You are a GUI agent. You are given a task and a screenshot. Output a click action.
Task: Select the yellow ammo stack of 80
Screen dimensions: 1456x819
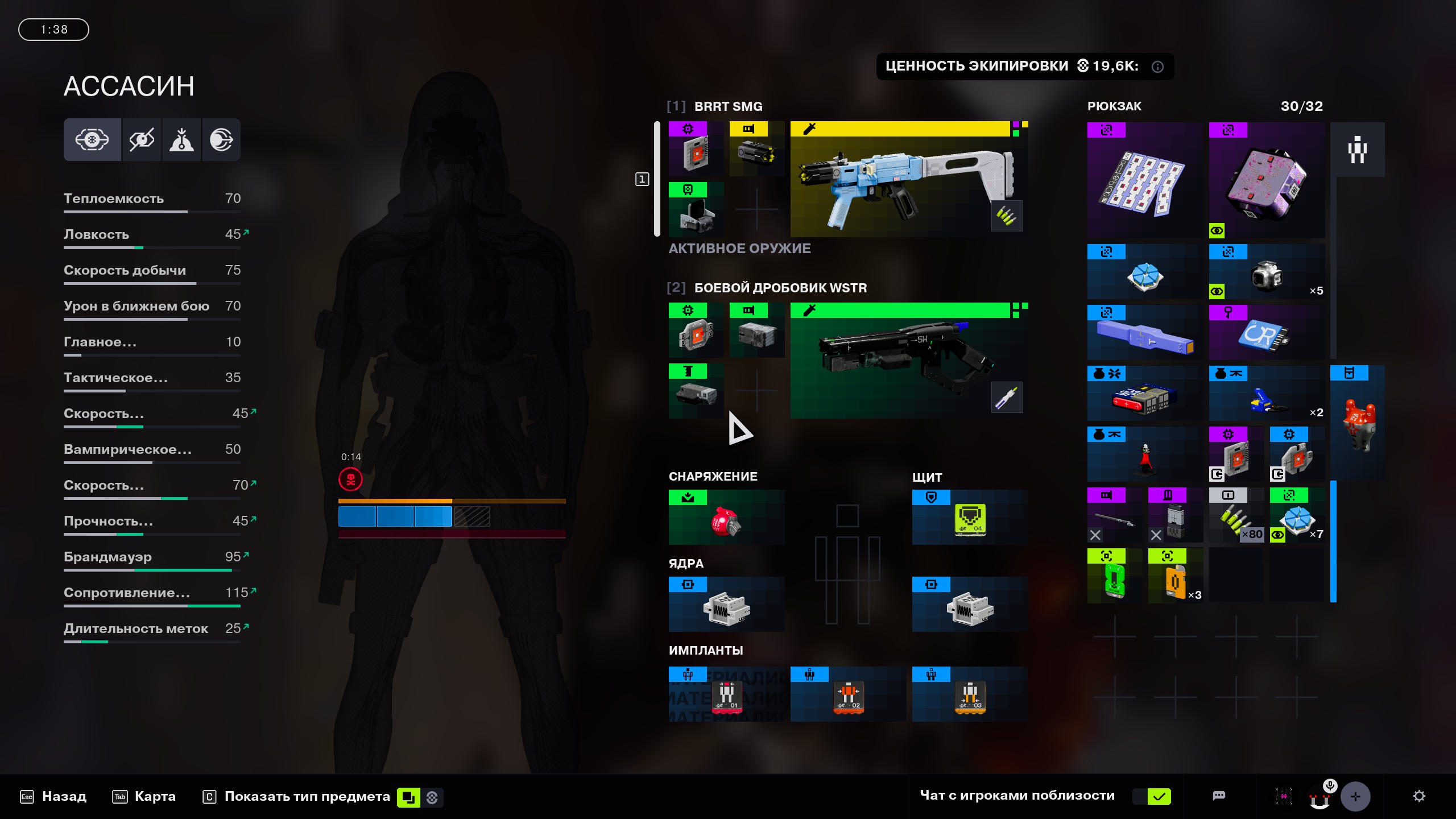[1236, 515]
